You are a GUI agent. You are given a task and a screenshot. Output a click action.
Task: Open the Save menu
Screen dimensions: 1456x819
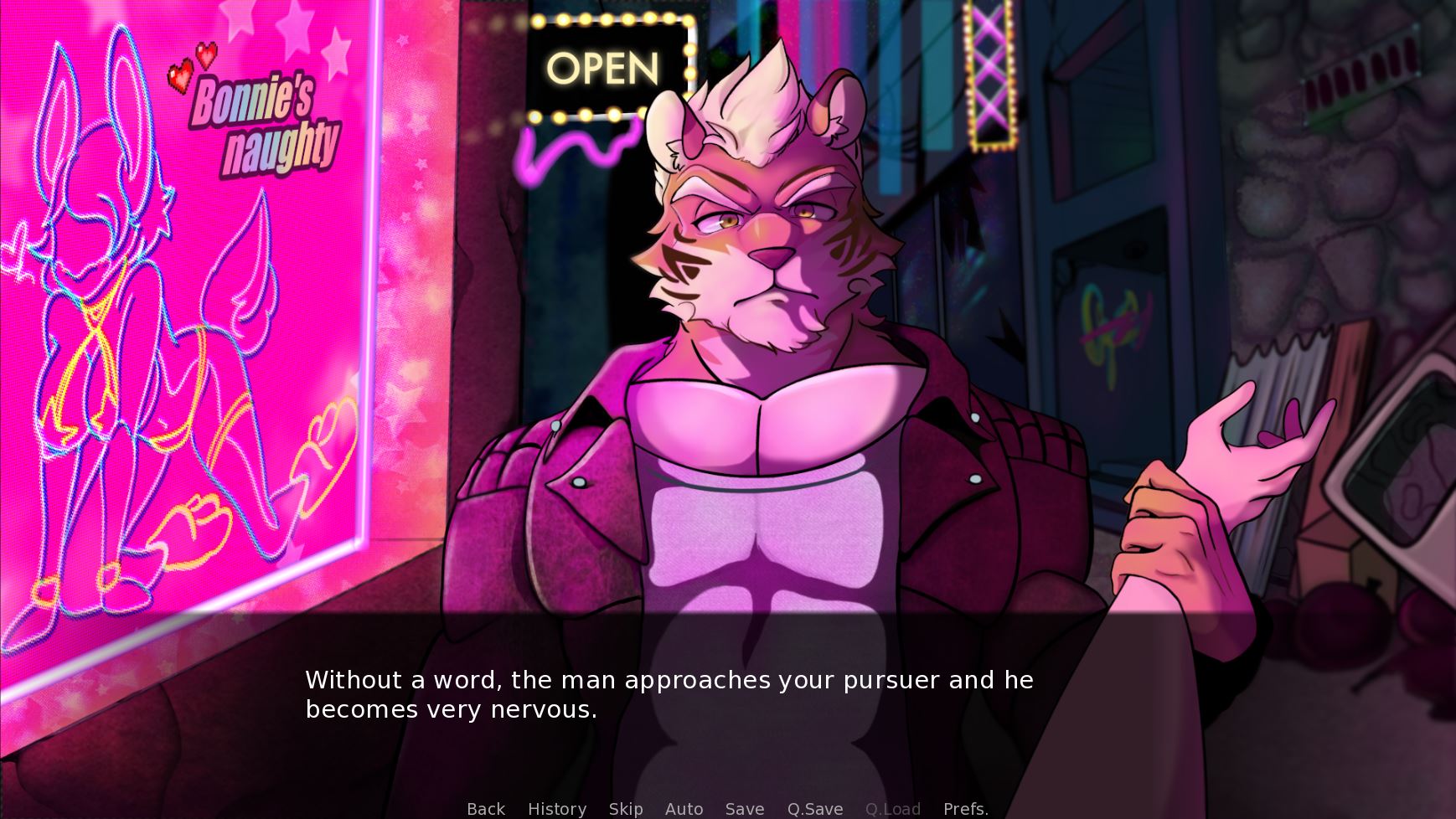[745, 809]
